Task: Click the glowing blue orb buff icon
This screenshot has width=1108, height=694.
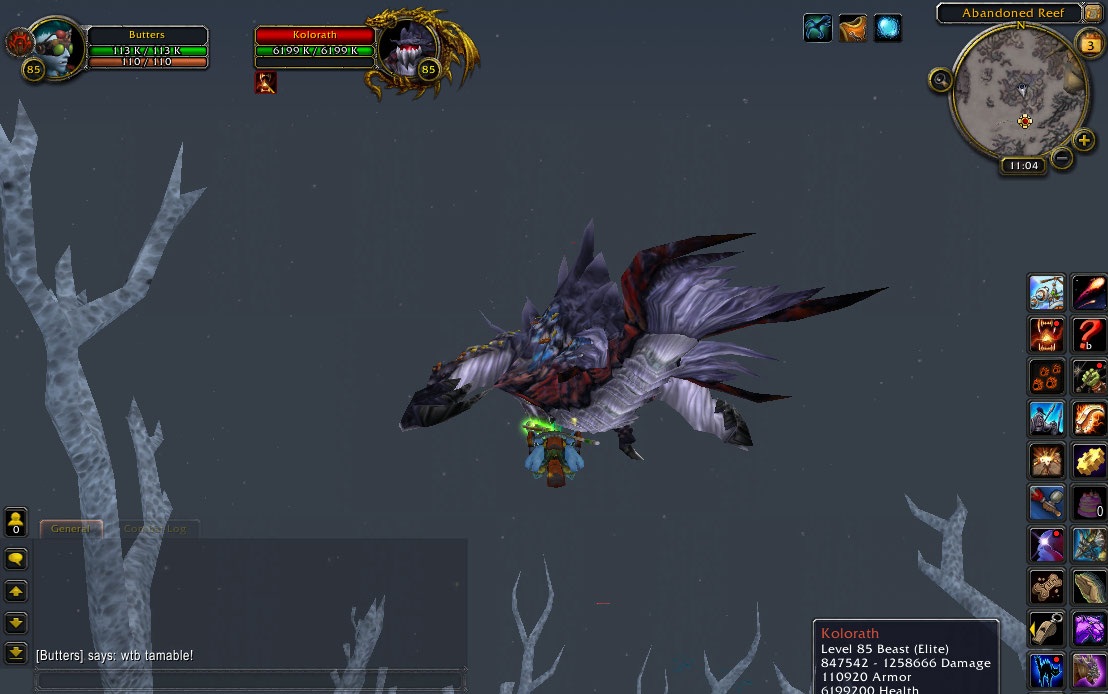Action: [x=888, y=28]
